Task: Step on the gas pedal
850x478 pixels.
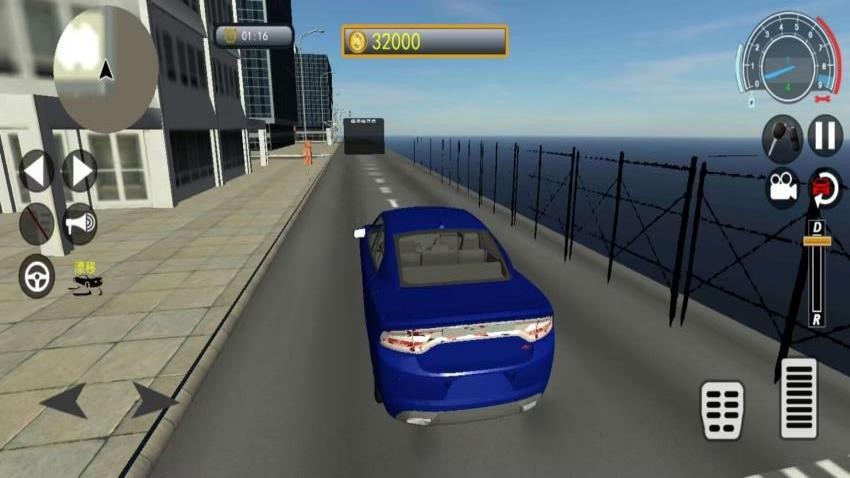Action: click(798, 398)
